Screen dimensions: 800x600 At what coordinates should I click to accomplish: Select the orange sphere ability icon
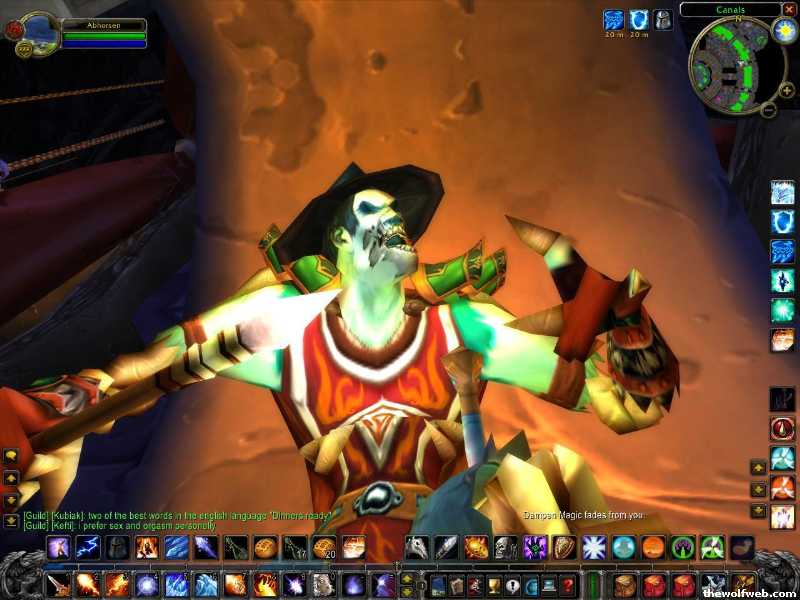pyautogui.click(x=653, y=547)
